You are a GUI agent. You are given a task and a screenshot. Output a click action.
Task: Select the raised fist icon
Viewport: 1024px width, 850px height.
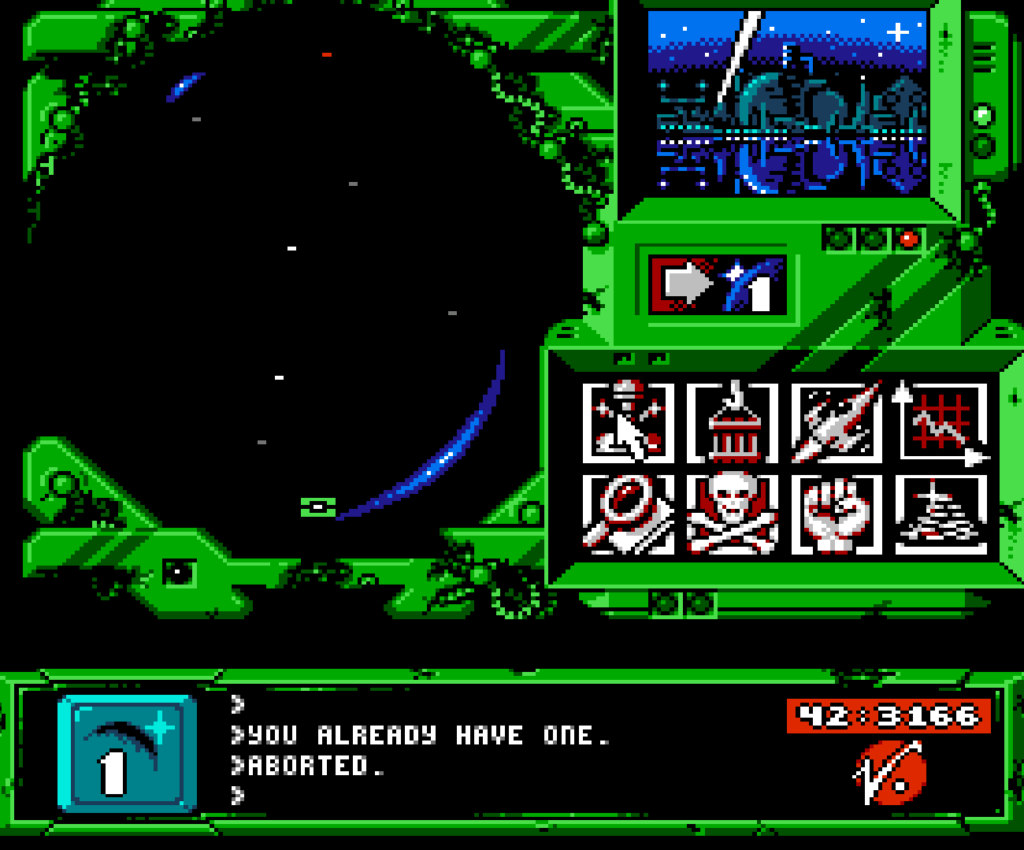tap(836, 513)
